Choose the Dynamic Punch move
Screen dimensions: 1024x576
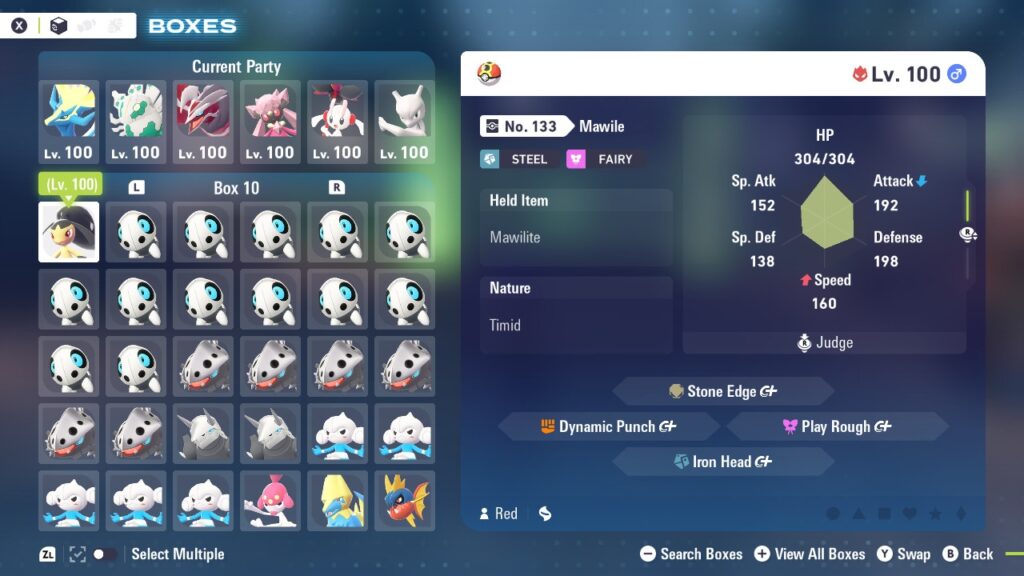coord(608,427)
